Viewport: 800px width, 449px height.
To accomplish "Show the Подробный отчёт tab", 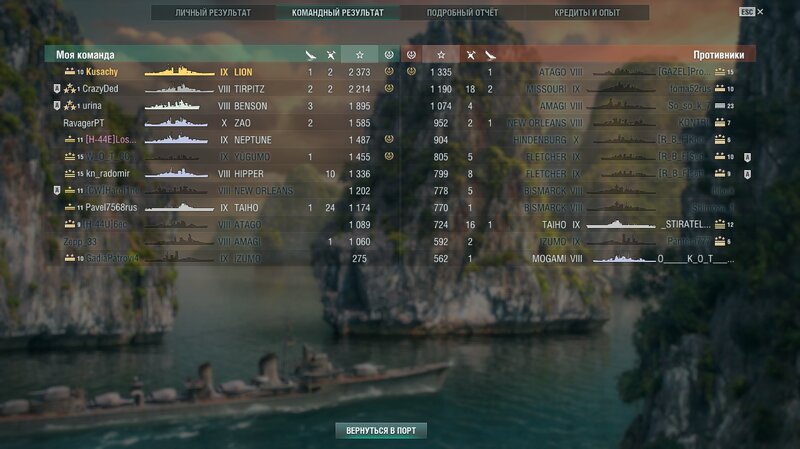I will pyautogui.click(x=461, y=13).
